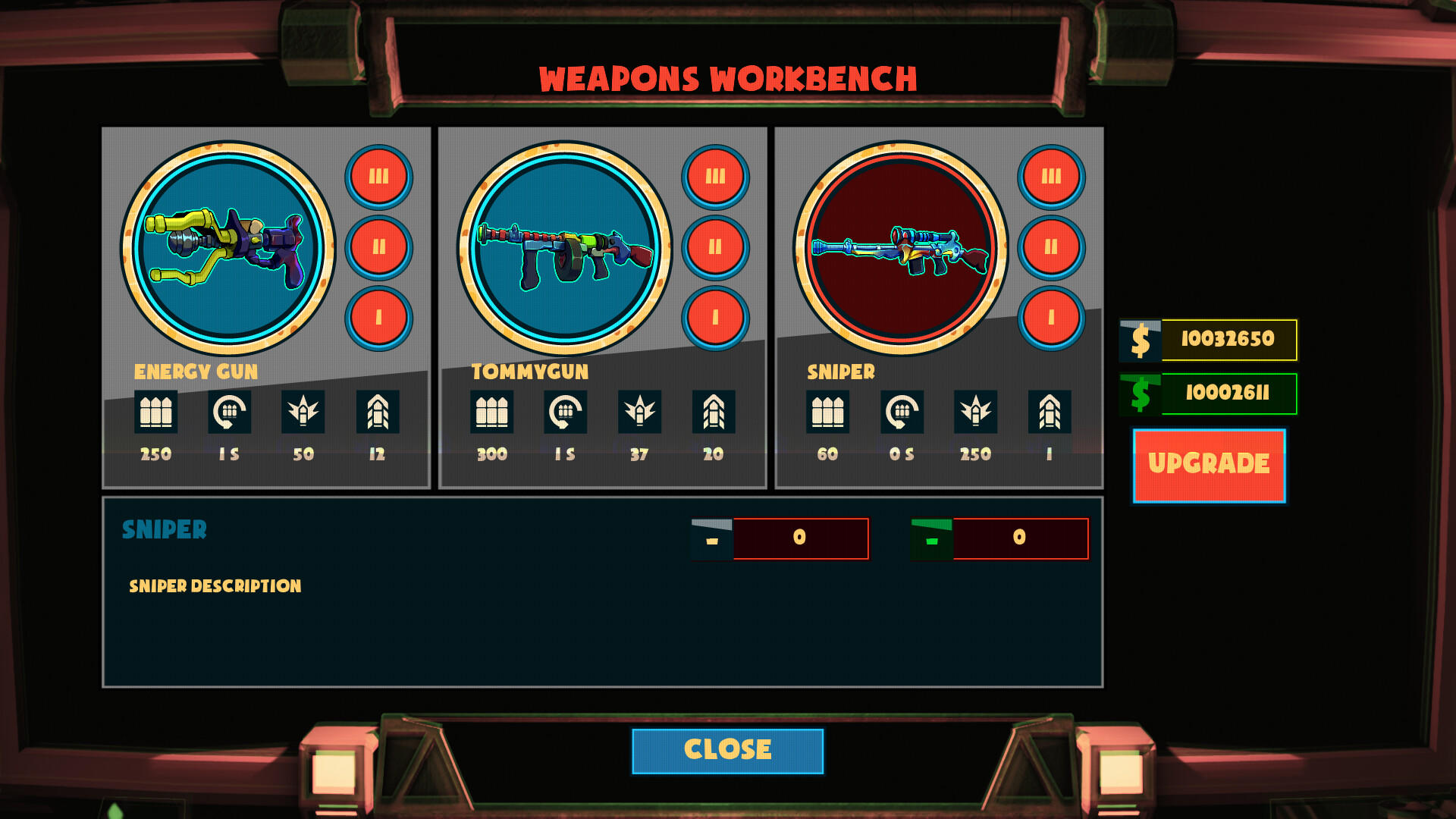Select tier II for the Tommygun

(x=715, y=245)
